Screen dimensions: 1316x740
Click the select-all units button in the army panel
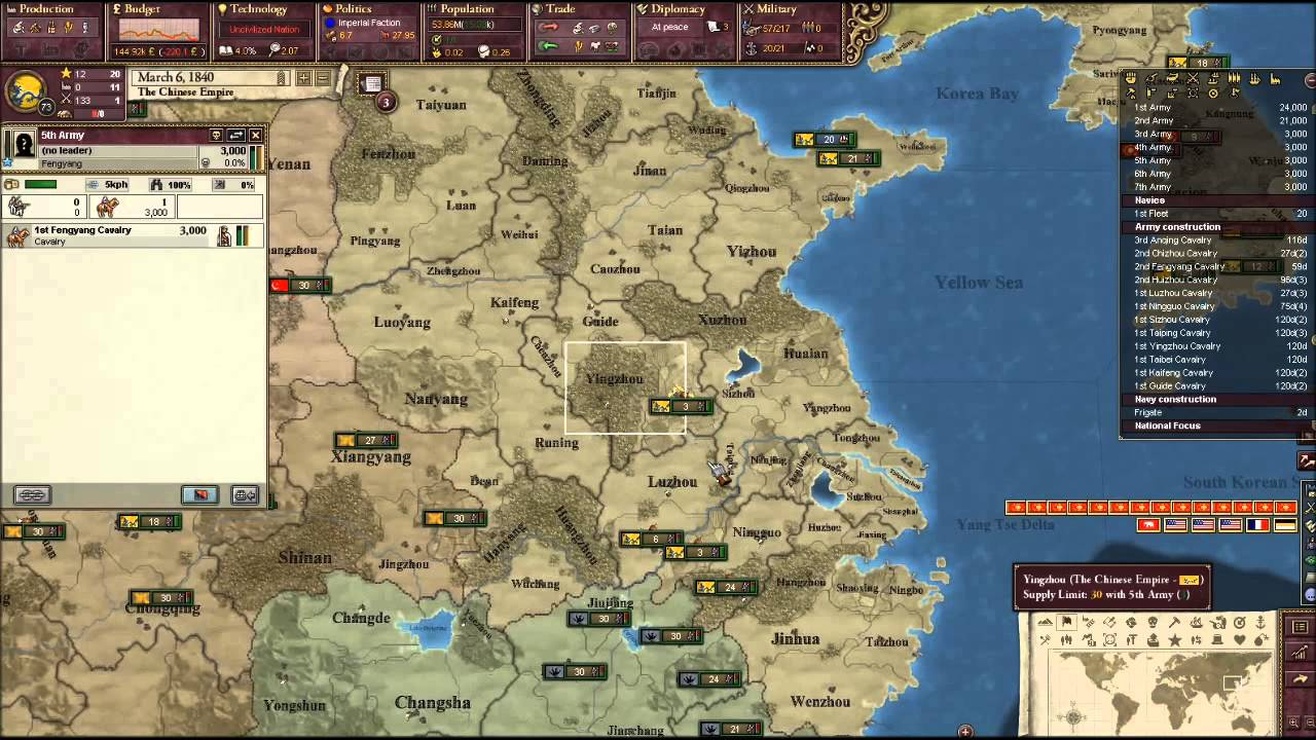point(30,493)
